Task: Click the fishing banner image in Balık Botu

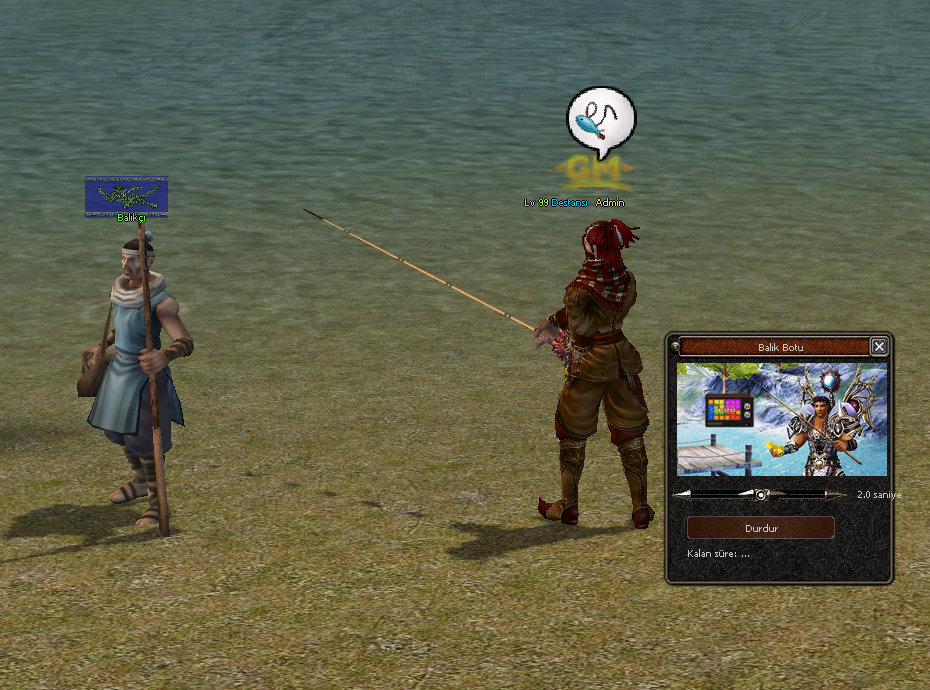Action: (781, 419)
